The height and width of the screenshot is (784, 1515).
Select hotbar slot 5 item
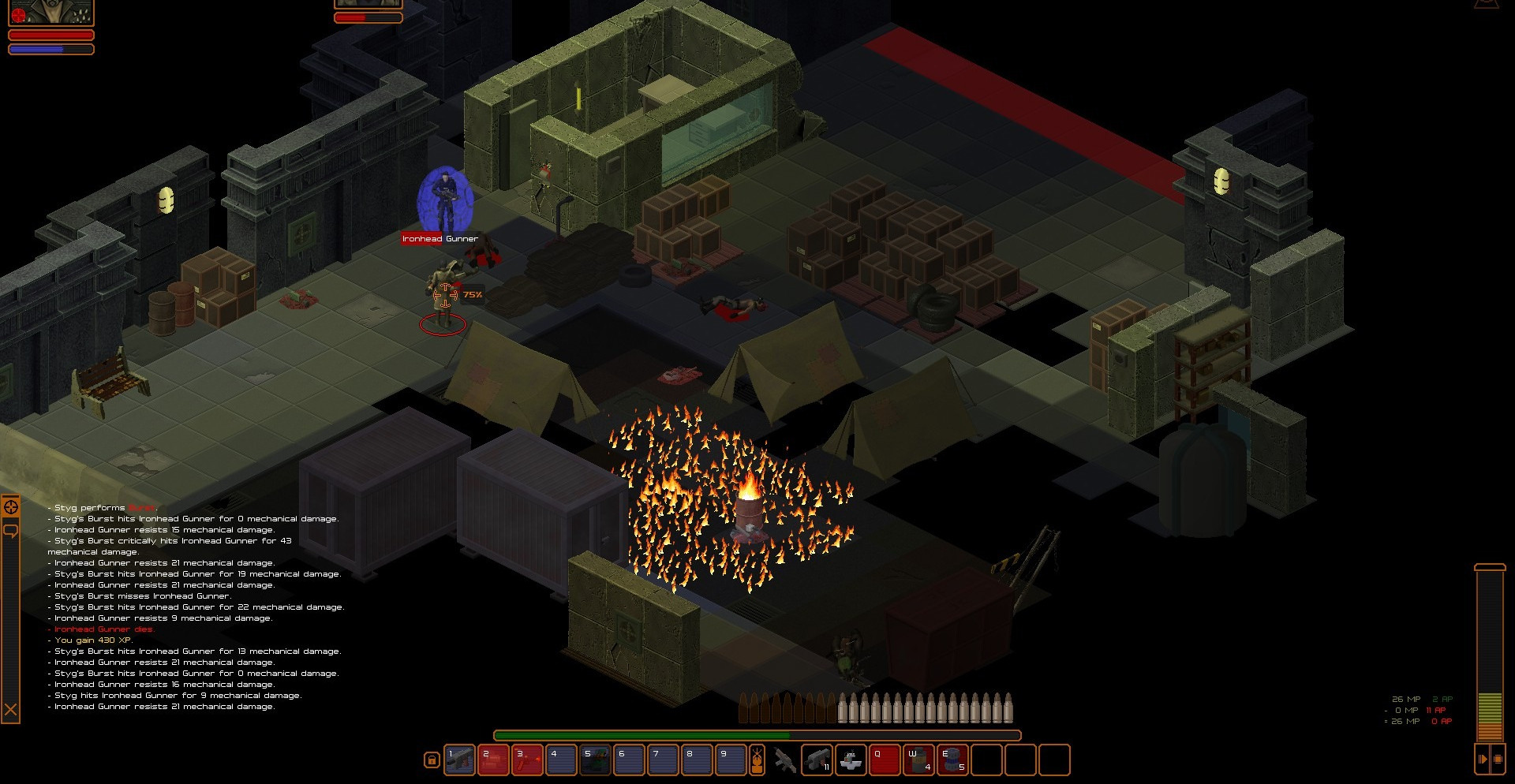coord(595,760)
